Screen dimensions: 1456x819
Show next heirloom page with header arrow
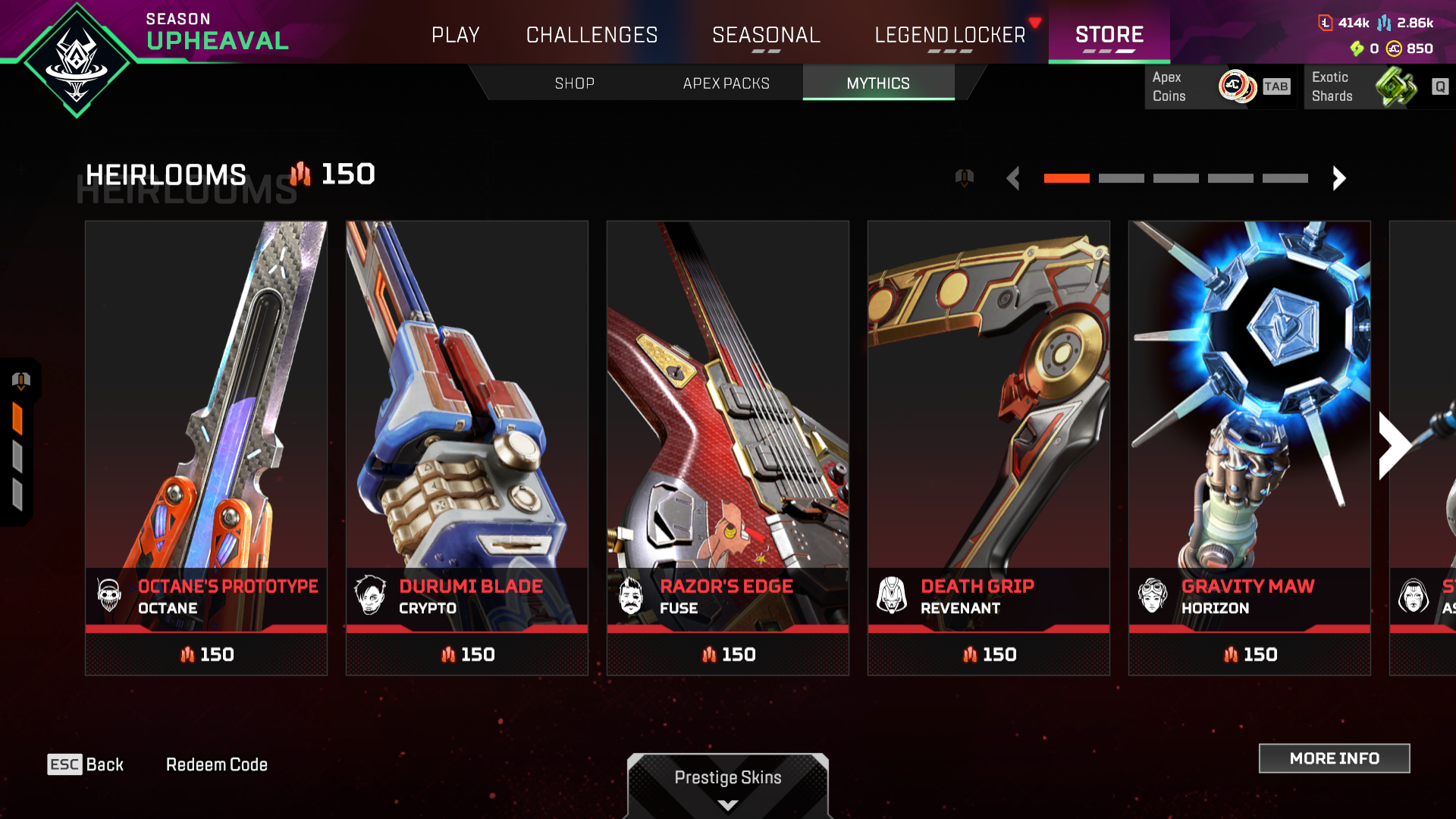coord(1338,178)
